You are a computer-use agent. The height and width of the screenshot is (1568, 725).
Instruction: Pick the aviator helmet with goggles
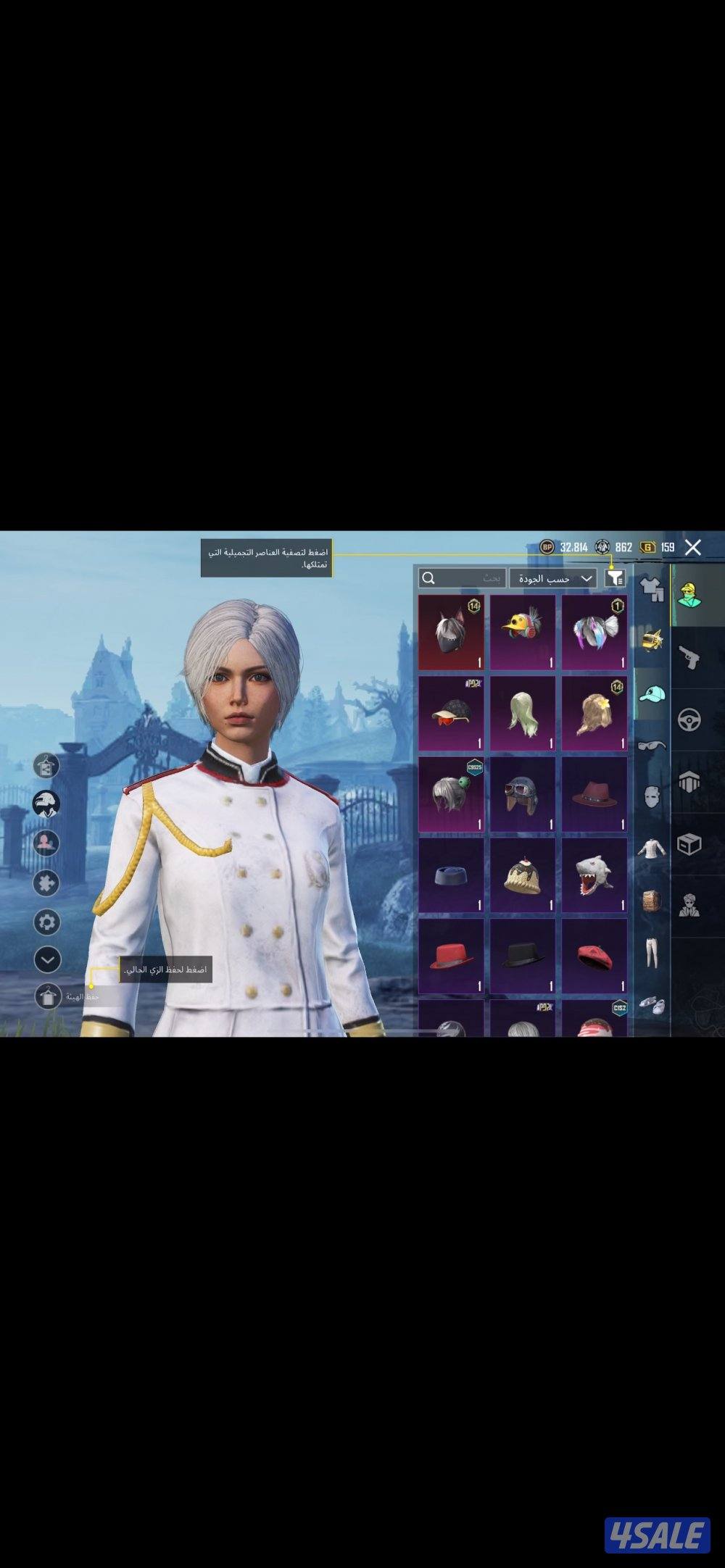coord(523,794)
